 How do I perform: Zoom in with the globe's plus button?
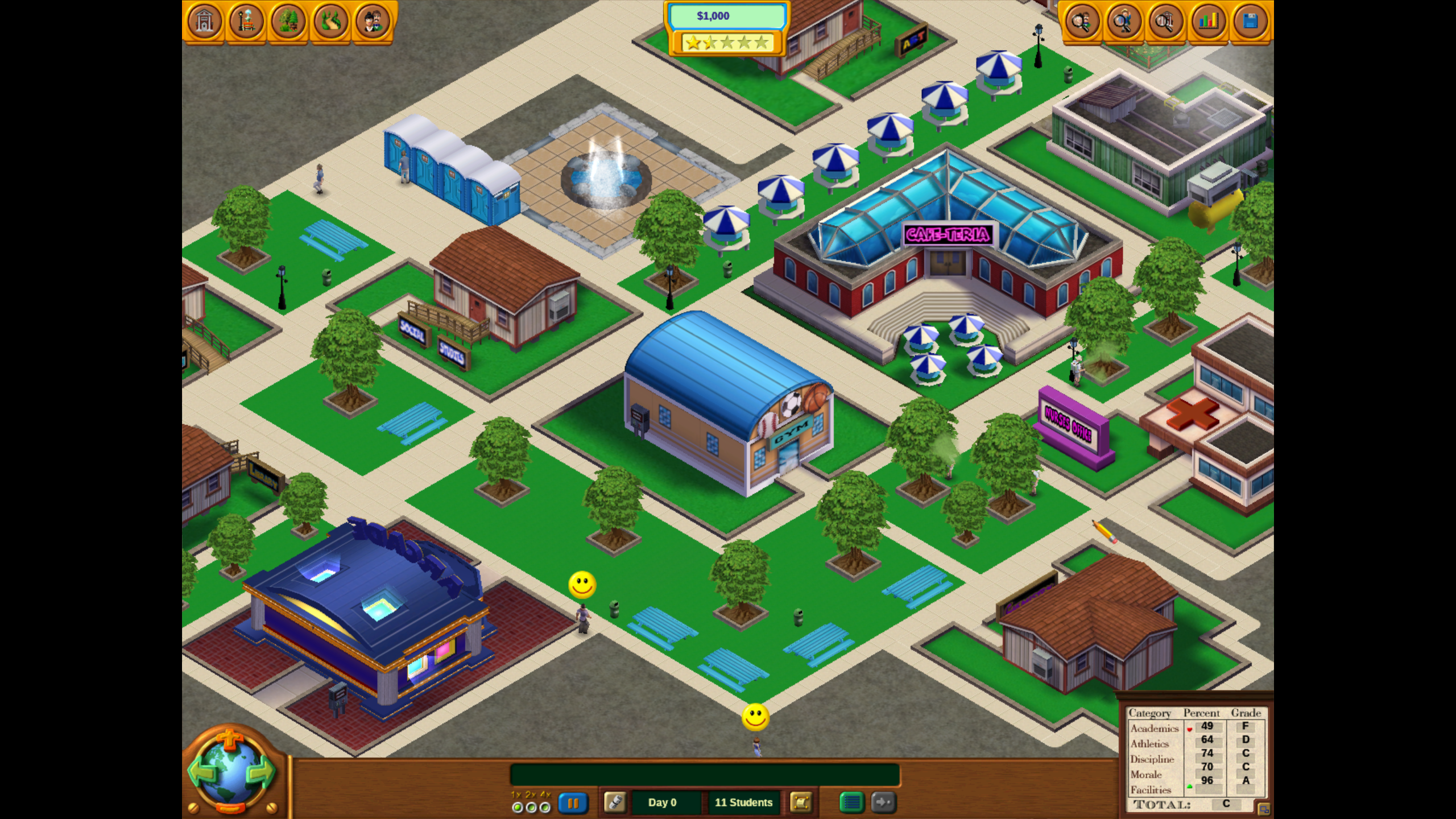pyautogui.click(x=230, y=740)
